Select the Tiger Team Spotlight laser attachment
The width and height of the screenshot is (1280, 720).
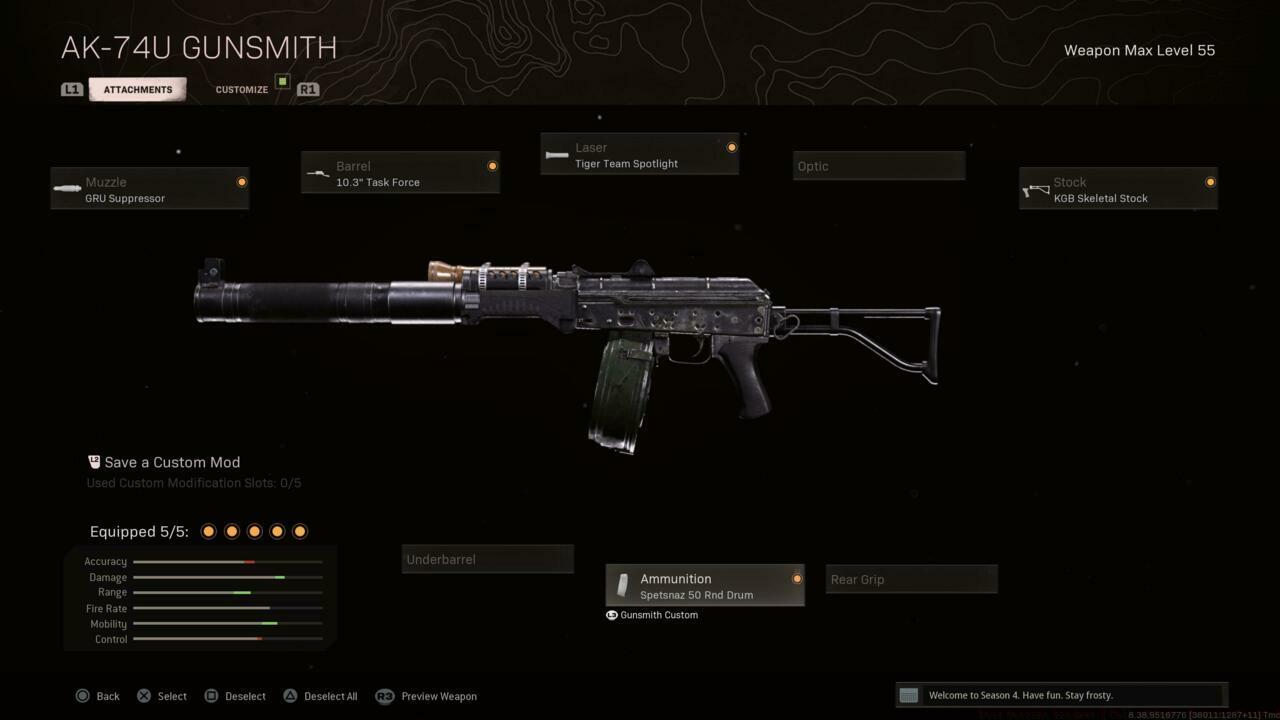coord(639,155)
